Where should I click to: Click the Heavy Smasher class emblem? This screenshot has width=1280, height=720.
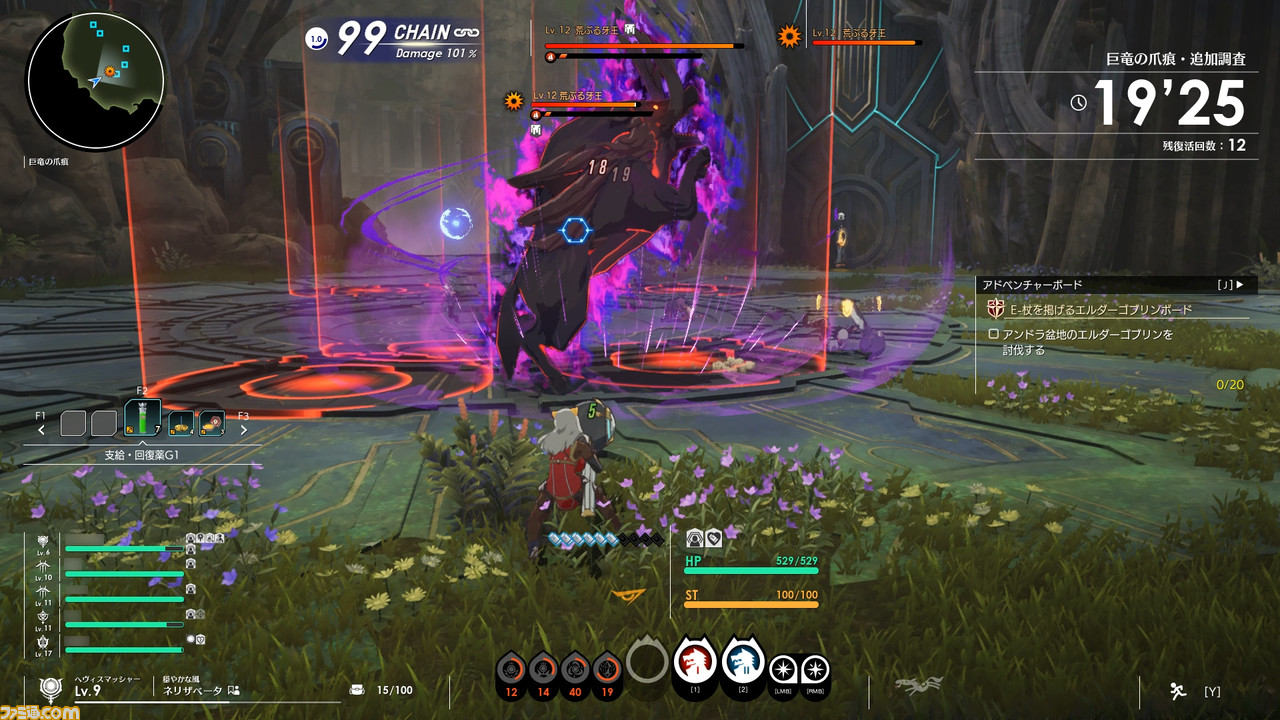pyautogui.click(x=50, y=688)
